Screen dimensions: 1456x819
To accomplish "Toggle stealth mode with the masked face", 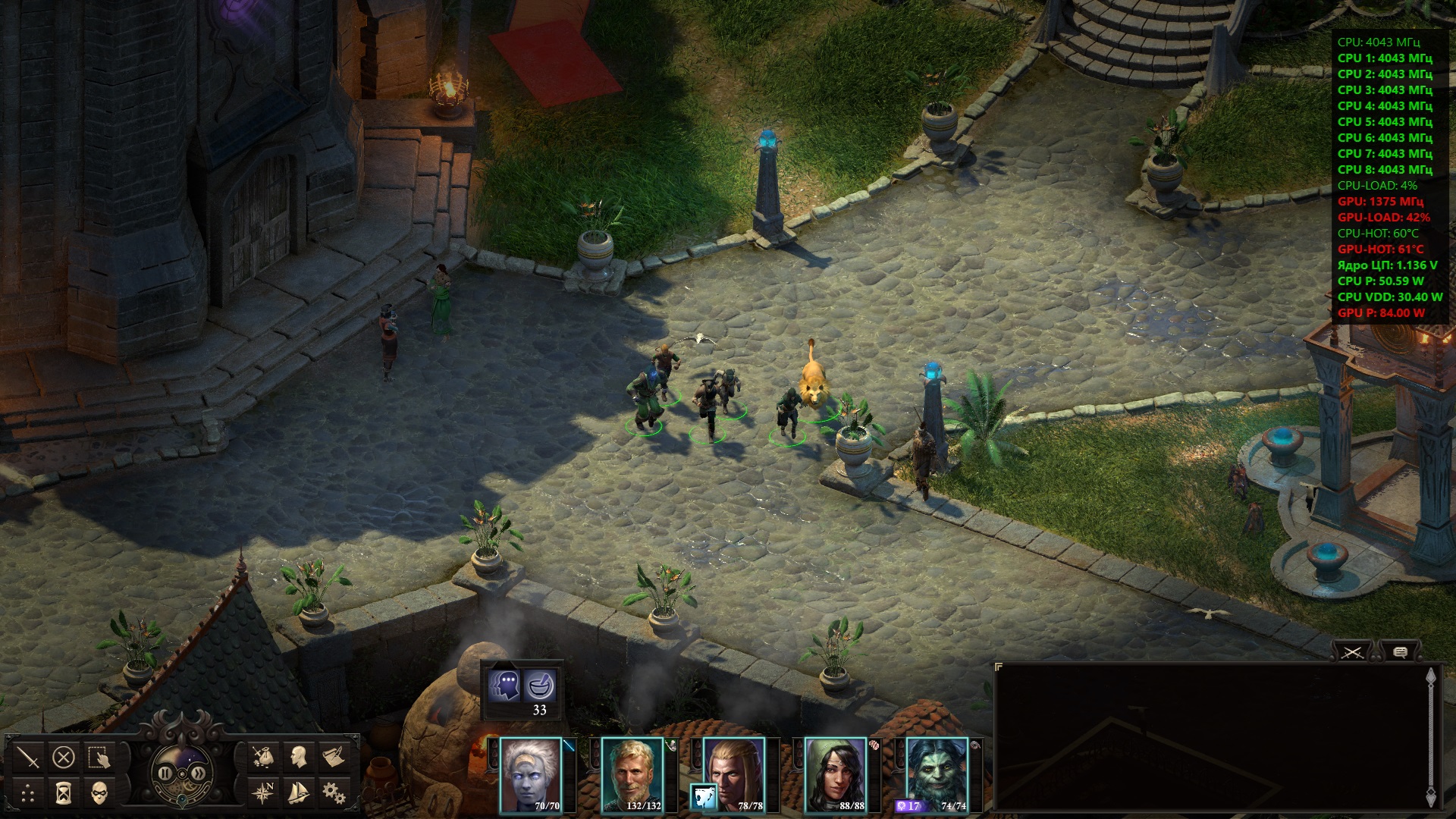I will click(99, 793).
